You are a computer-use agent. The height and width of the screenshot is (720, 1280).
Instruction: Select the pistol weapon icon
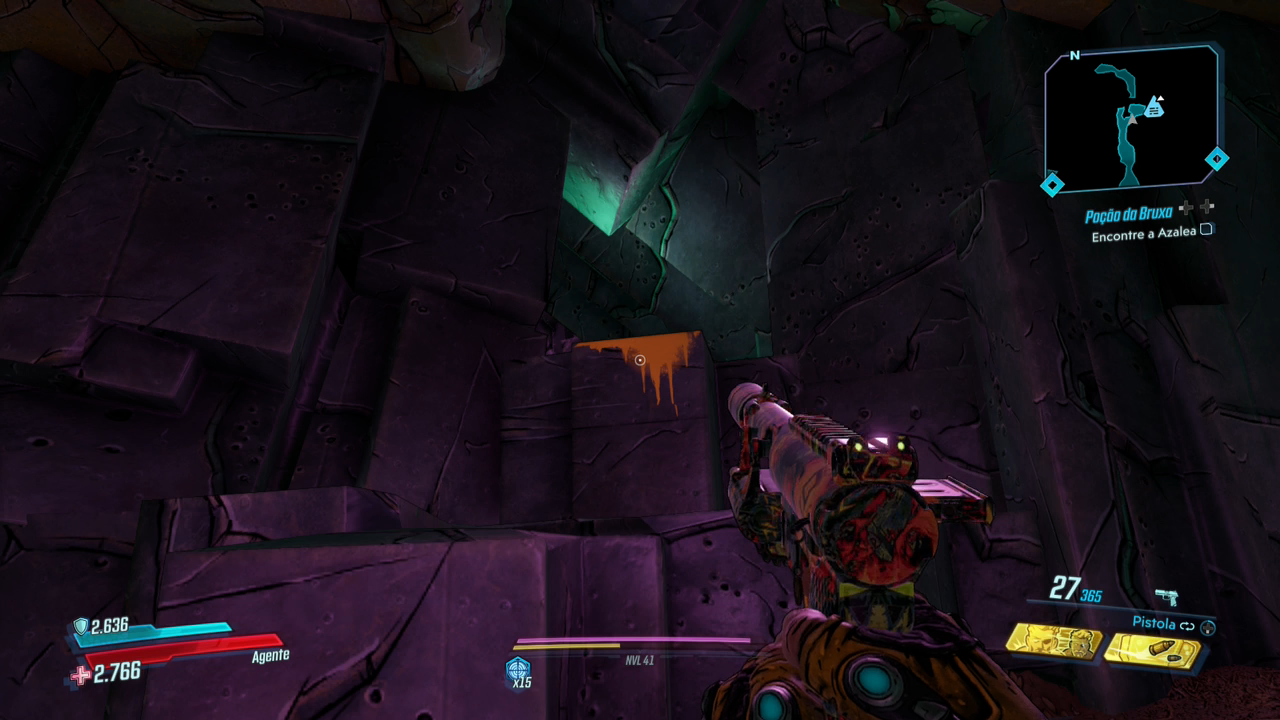(1166, 597)
